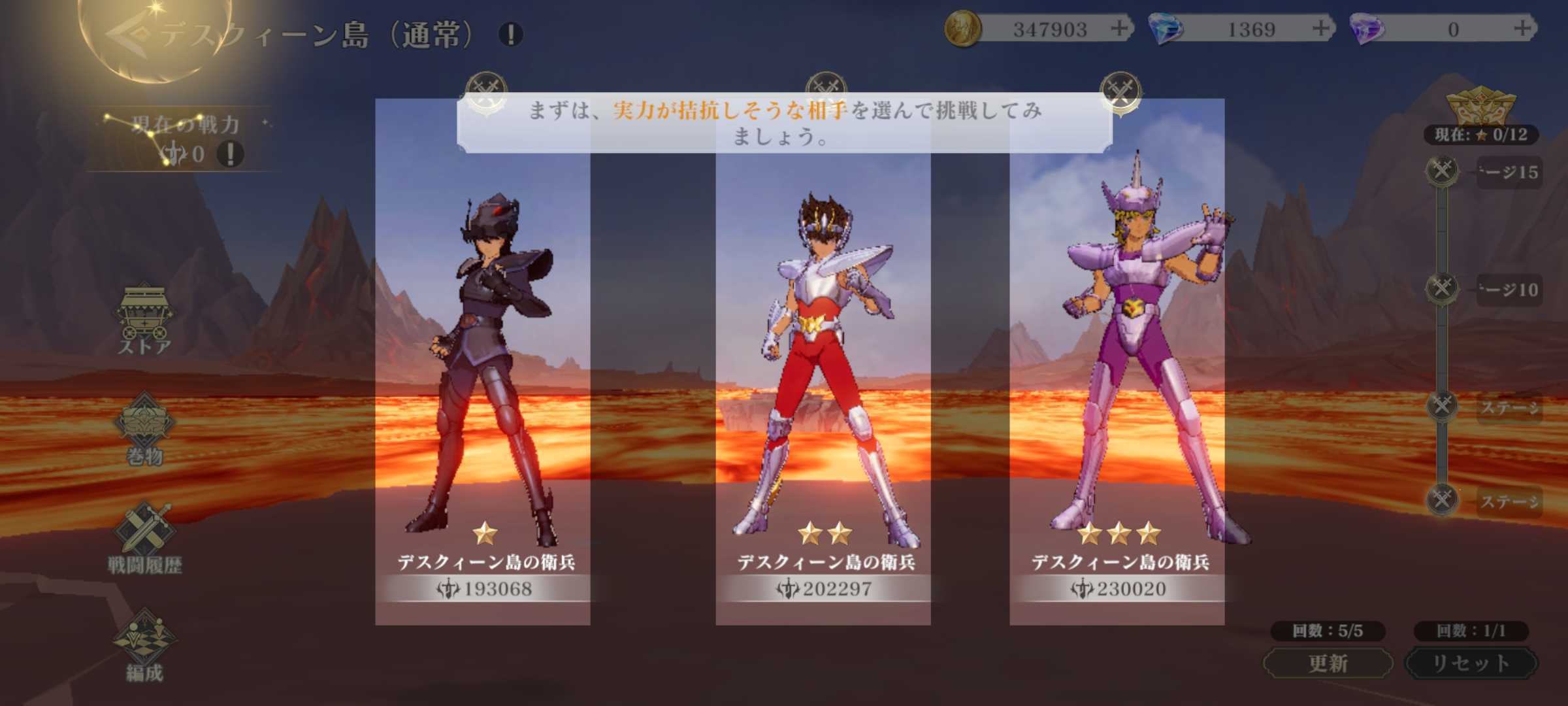
Task: Click + to add more gold coins
Action: [x=1121, y=29]
